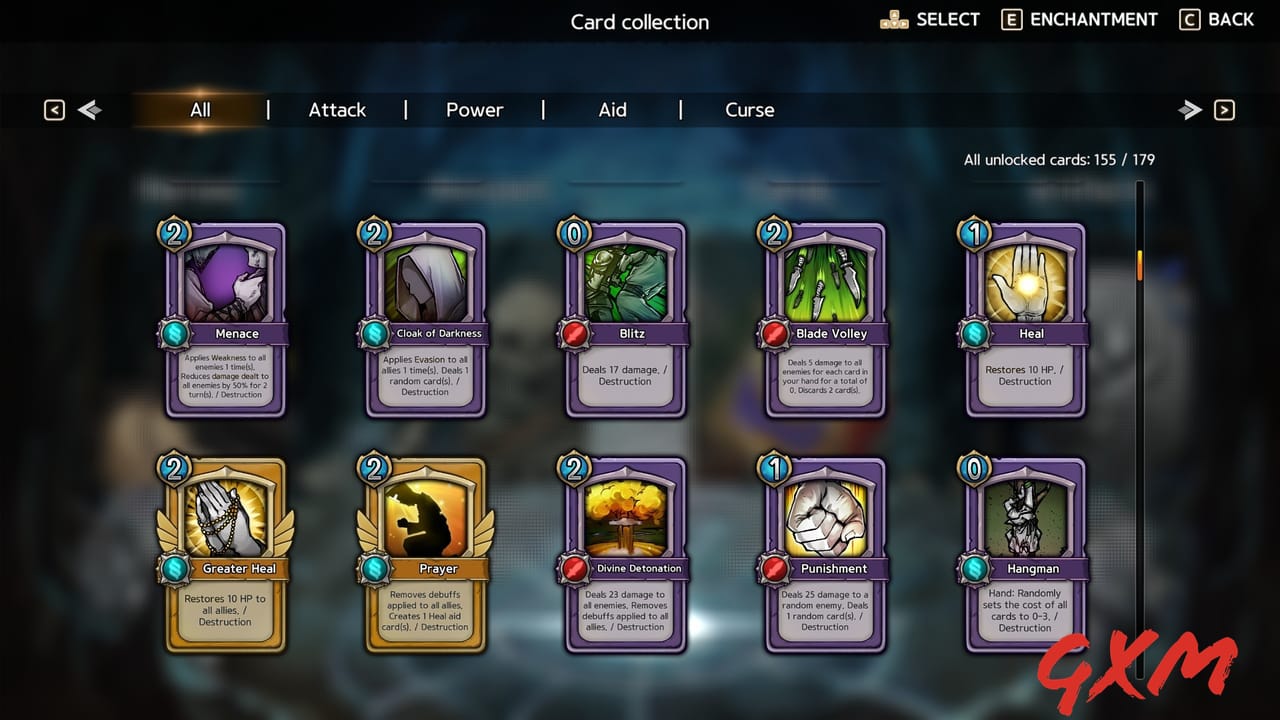Viewport: 1280px width, 720px height.
Task: View the Aid card category
Action: tap(612, 110)
